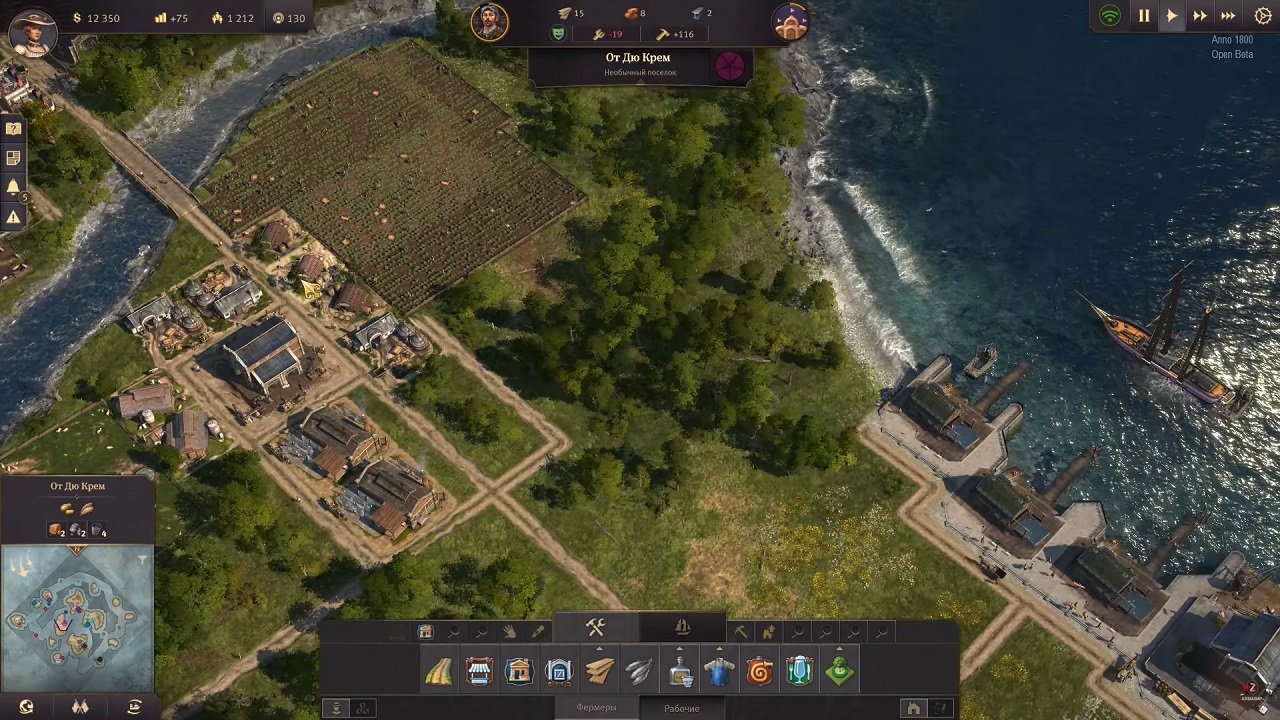Open the notification bell showing 5 alerts
Screen dimensions: 1280x720
click(x=13, y=184)
